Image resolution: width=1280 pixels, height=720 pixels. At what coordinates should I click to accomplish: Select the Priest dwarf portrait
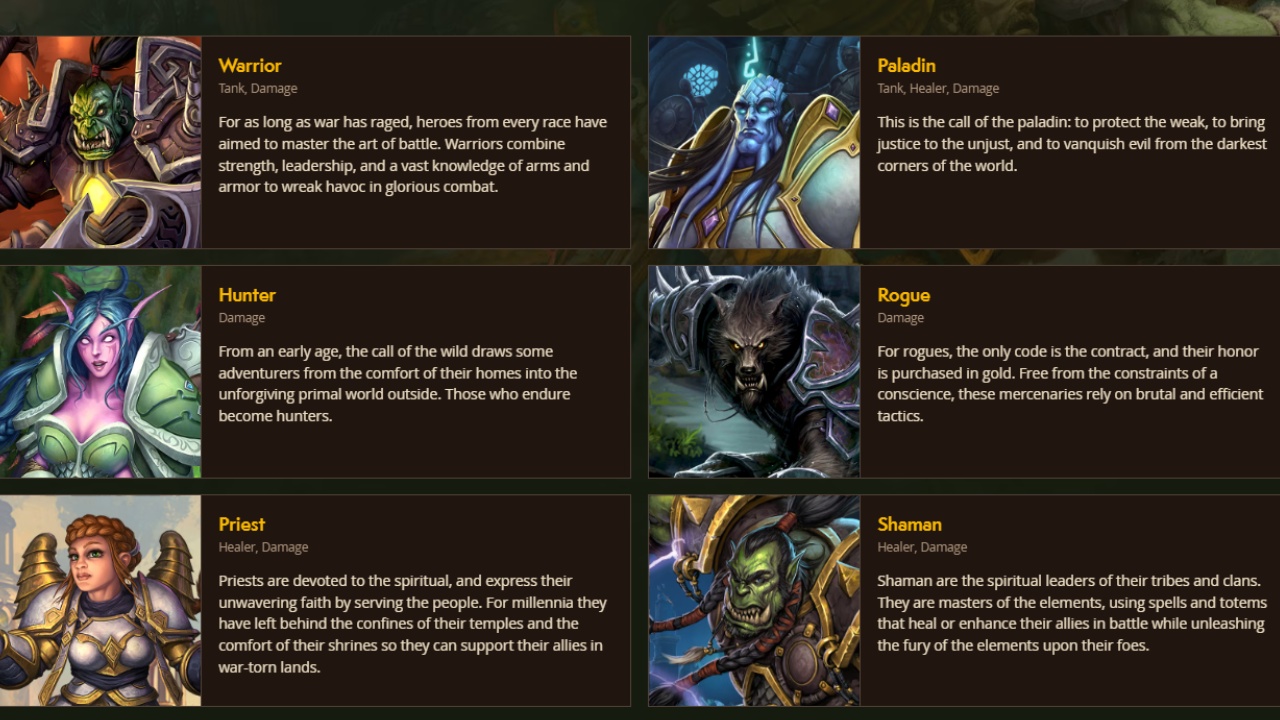pyautogui.click(x=100, y=600)
